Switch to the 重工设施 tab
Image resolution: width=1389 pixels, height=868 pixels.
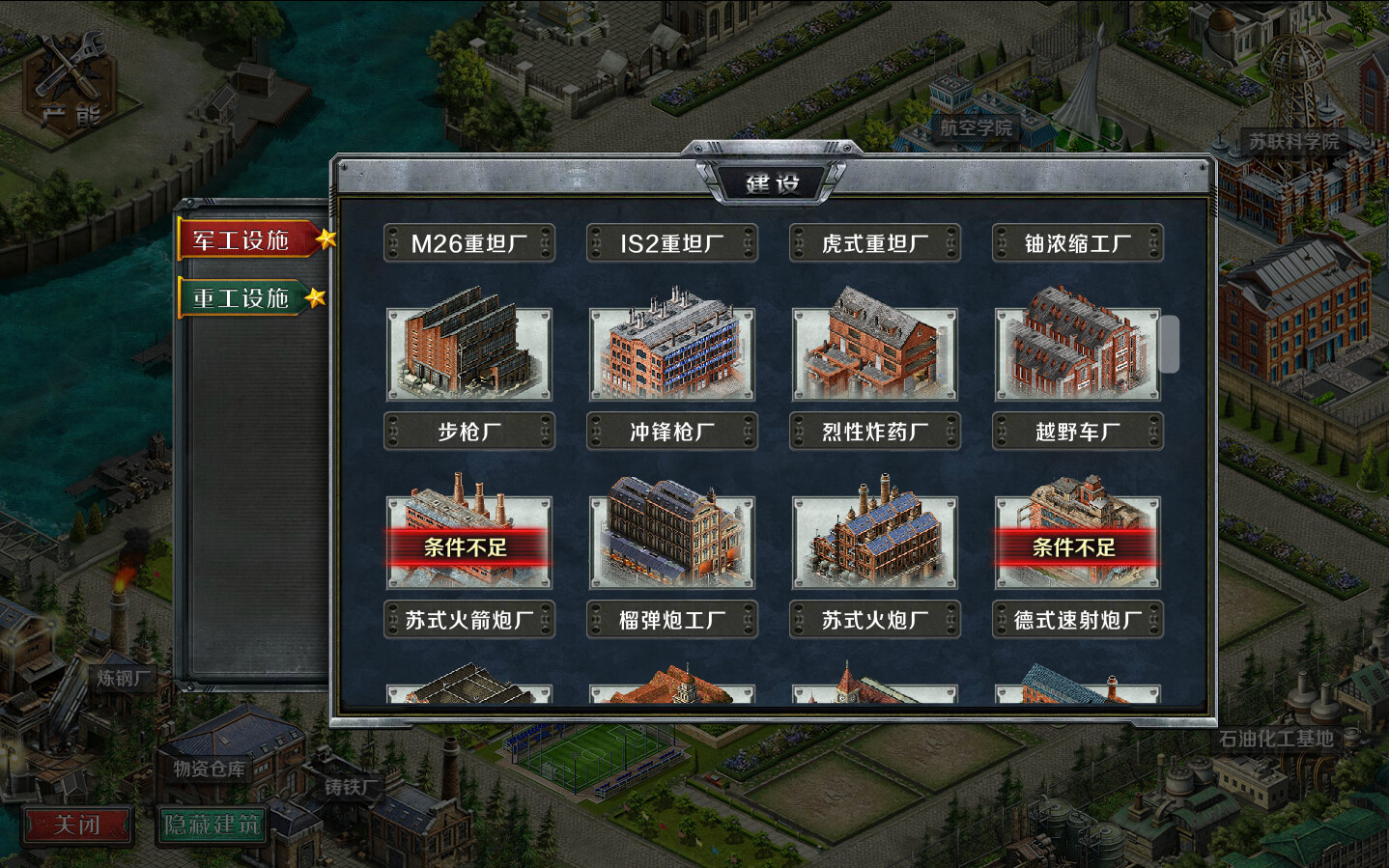click(241, 299)
